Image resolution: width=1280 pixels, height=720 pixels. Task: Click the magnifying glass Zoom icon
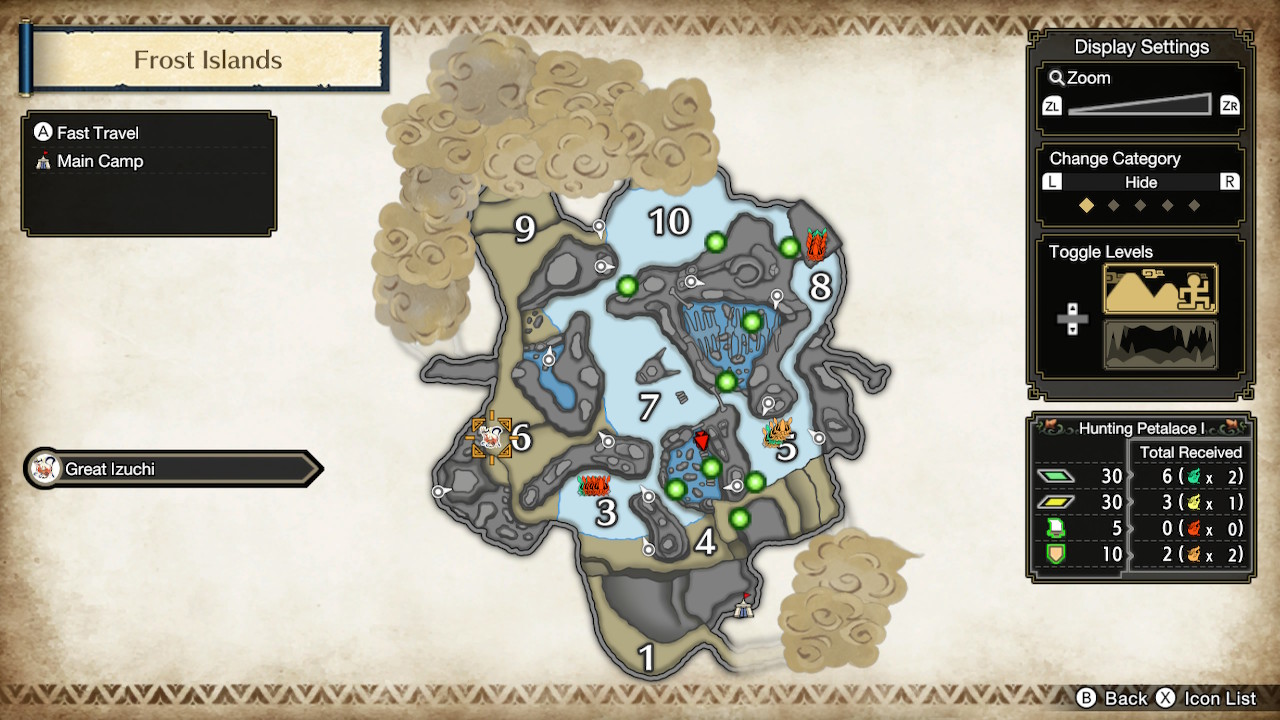pos(1056,78)
